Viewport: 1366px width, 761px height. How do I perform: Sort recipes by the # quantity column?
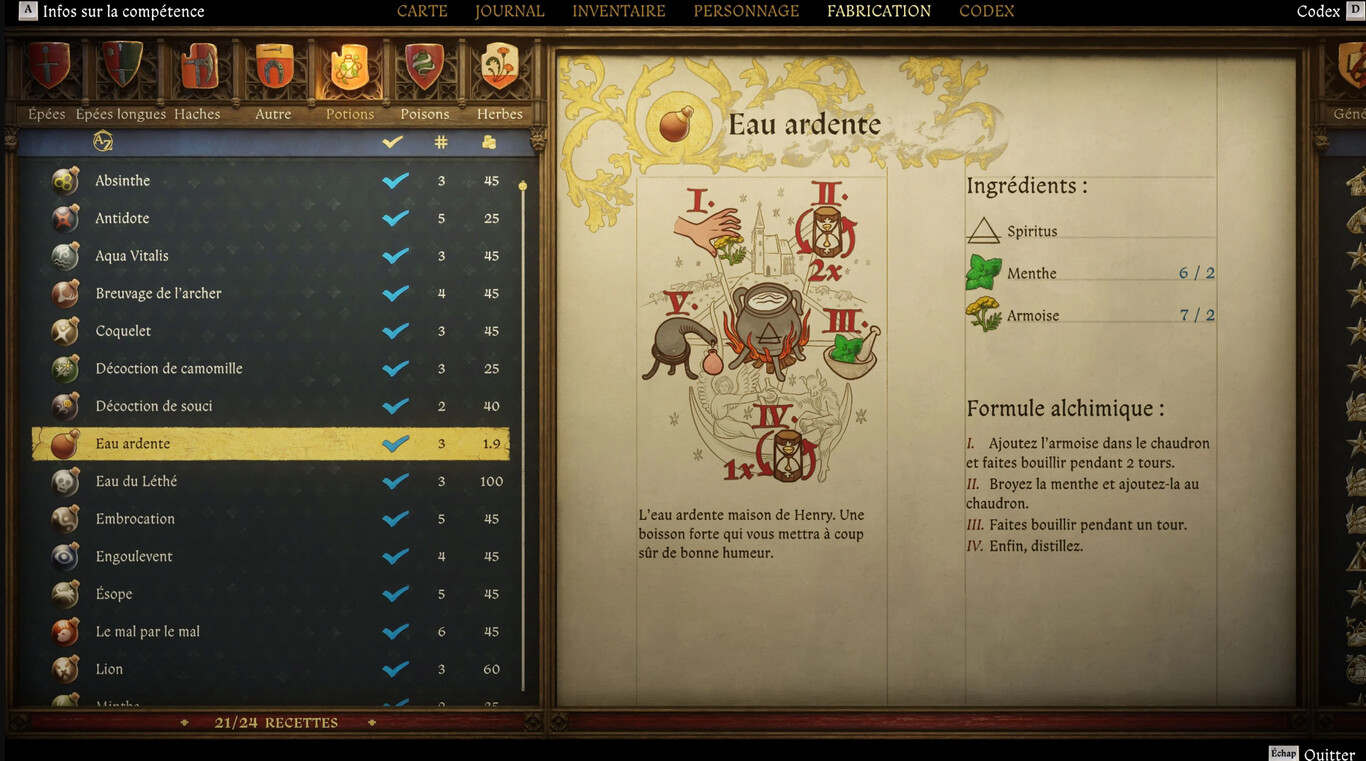pyautogui.click(x=440, y=141)
